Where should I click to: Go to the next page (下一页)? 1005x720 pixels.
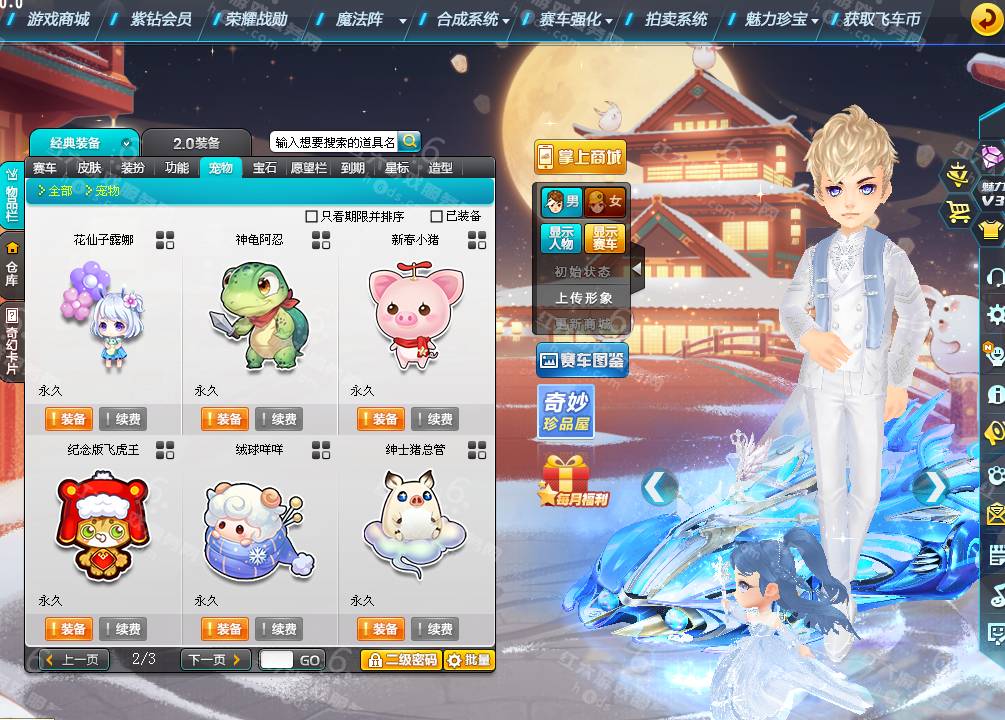[x=215, y=660]
